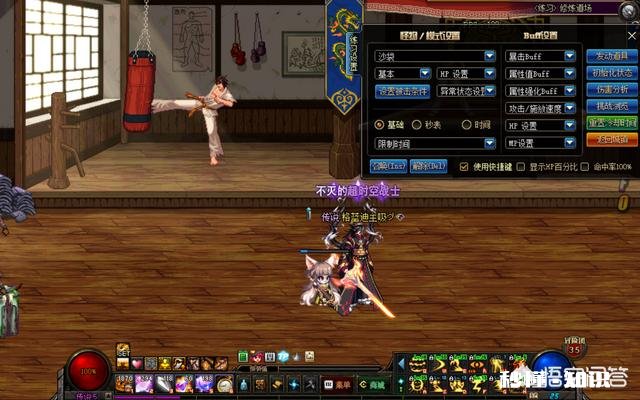Select the 基础 radio option
The image size is (640, 400).
tap(380, 125)
